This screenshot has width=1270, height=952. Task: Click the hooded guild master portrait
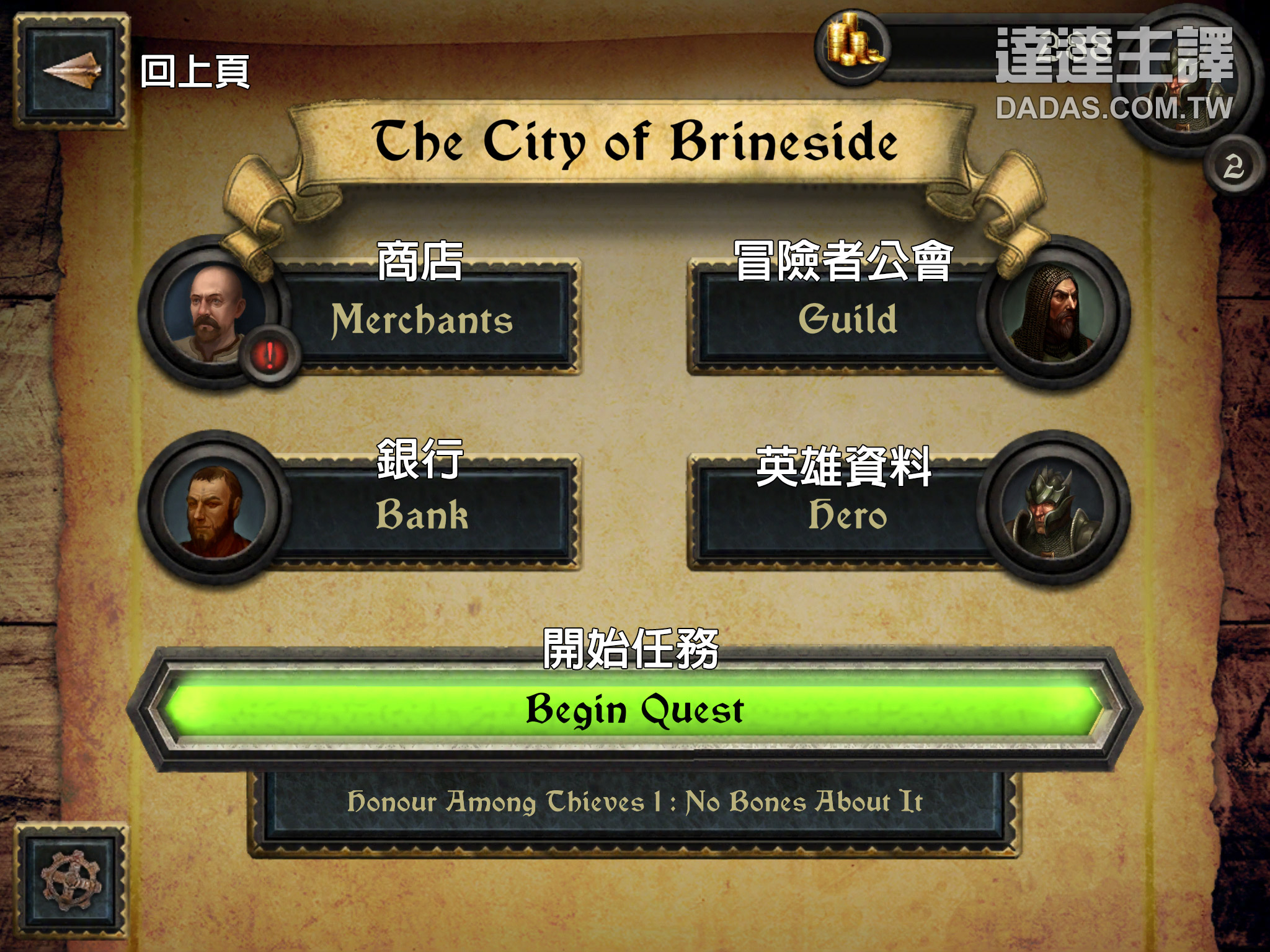1054,313
